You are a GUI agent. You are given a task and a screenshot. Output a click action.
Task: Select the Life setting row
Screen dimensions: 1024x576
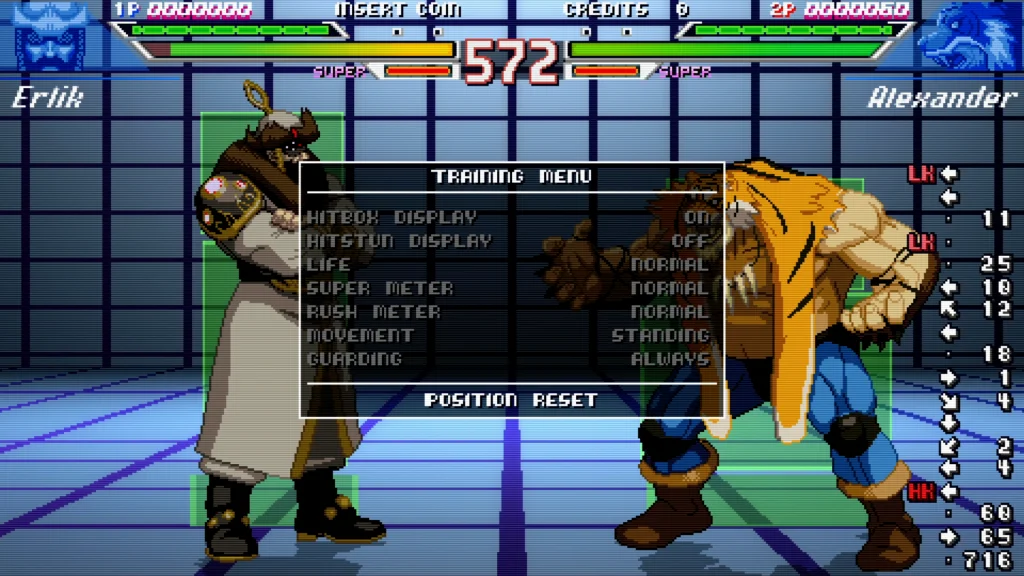point(329,265)
